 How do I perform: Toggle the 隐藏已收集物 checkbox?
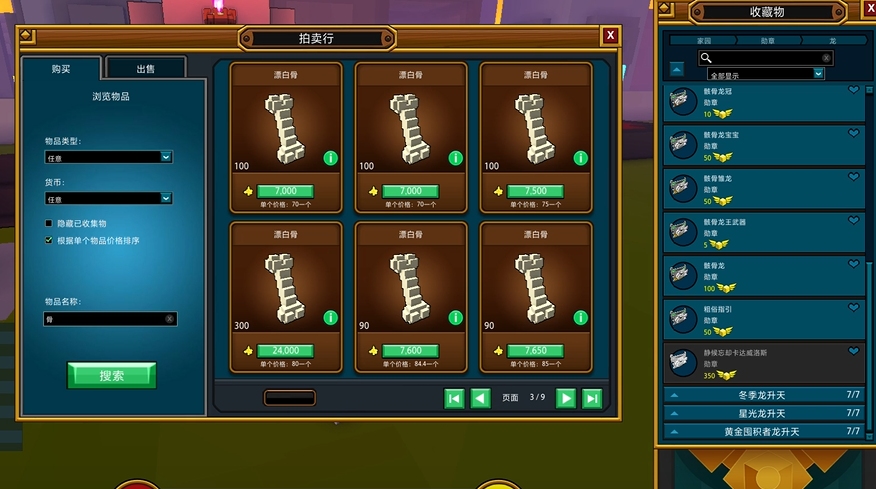(48, 223)
